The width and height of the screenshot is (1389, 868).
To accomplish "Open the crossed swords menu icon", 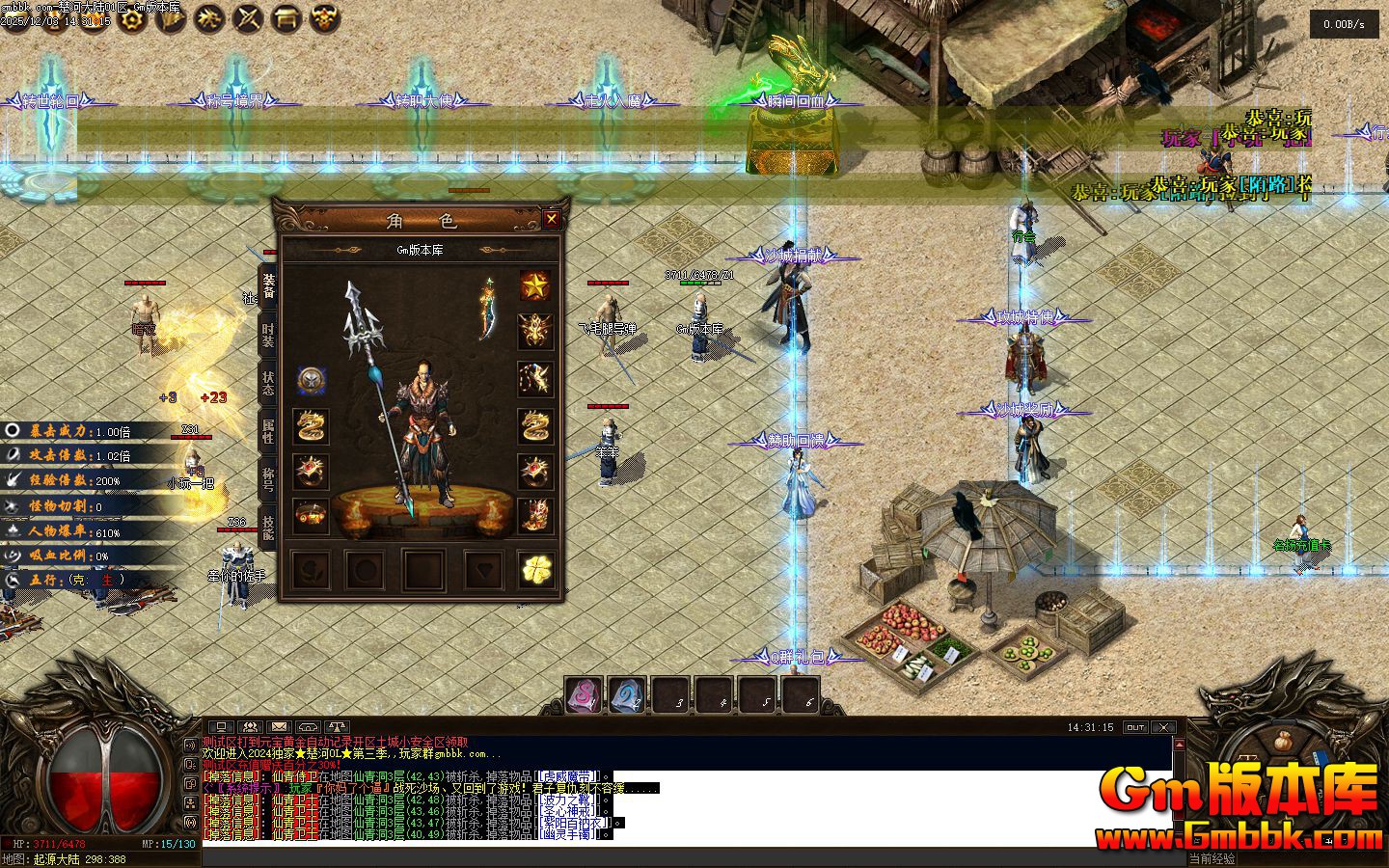I will point(248,17).
